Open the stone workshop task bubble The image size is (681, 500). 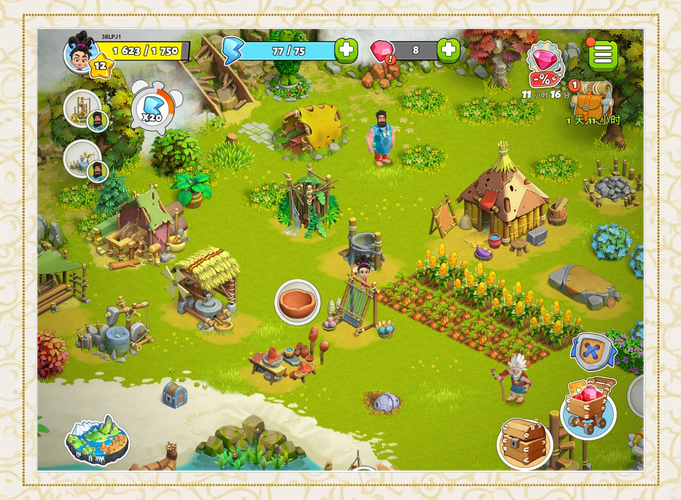pyautogui.click(x=83, y=159)
